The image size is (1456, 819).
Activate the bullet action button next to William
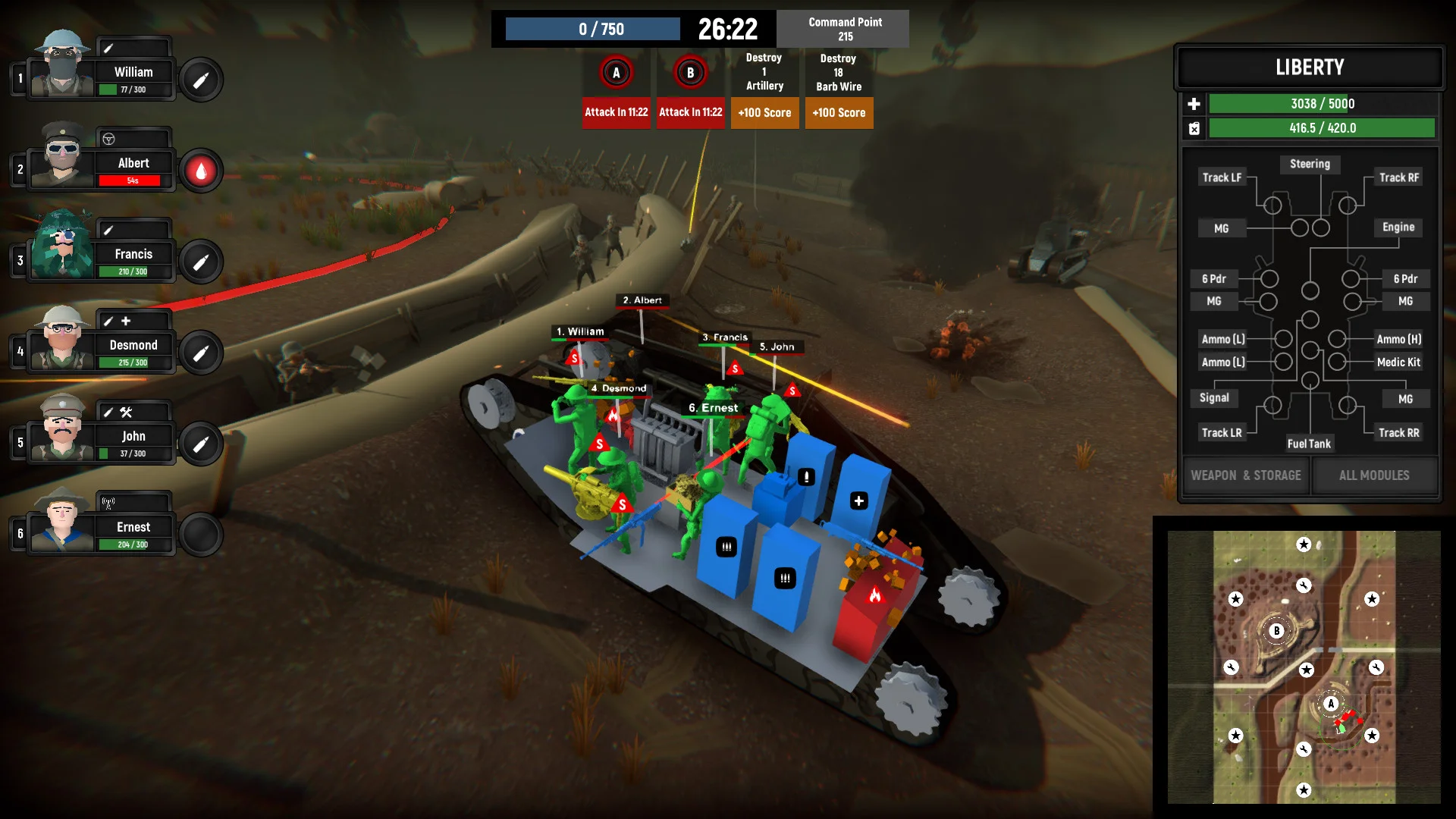tap(201, 80)
